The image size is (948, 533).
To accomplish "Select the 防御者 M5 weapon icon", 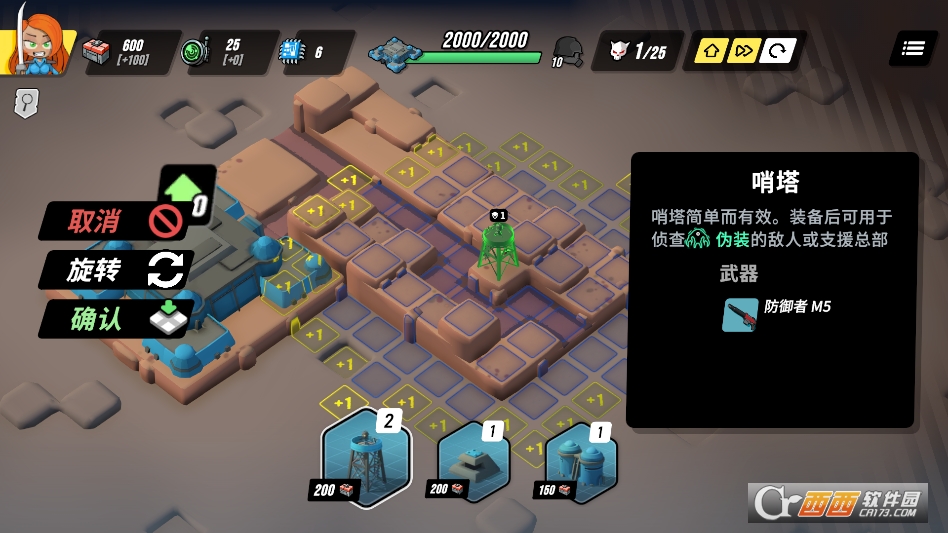I will pos(740,315).
